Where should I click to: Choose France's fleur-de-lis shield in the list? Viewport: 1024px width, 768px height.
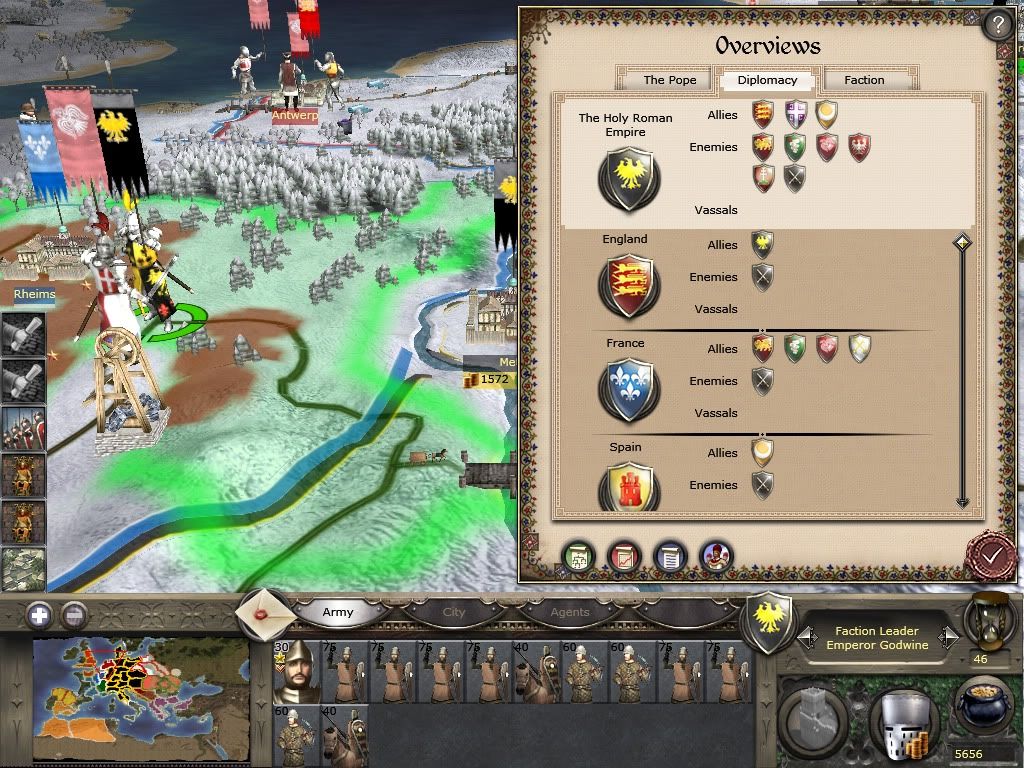(x=628, y=389)
